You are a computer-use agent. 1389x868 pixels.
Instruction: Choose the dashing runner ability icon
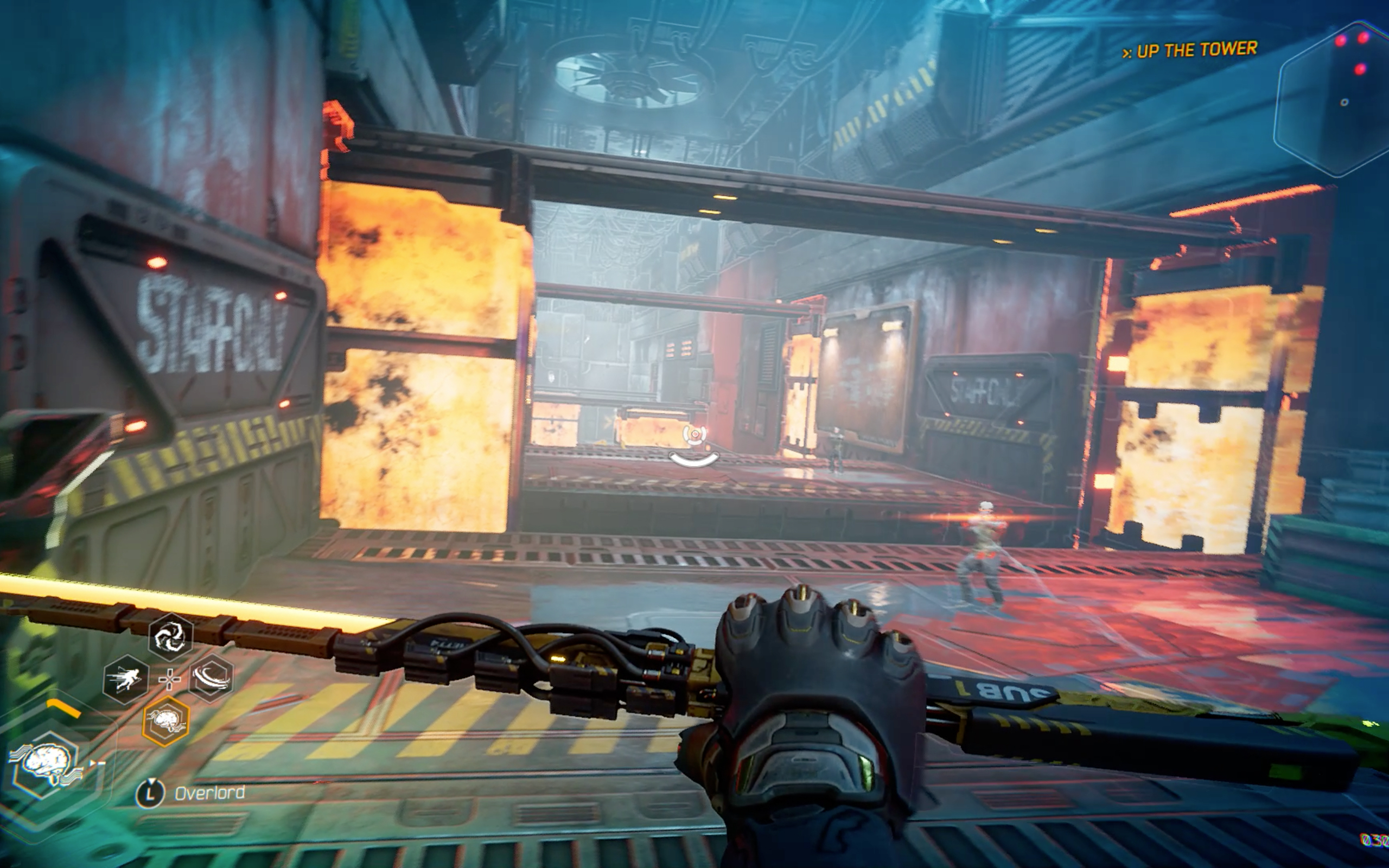click(x=126, y=679)
